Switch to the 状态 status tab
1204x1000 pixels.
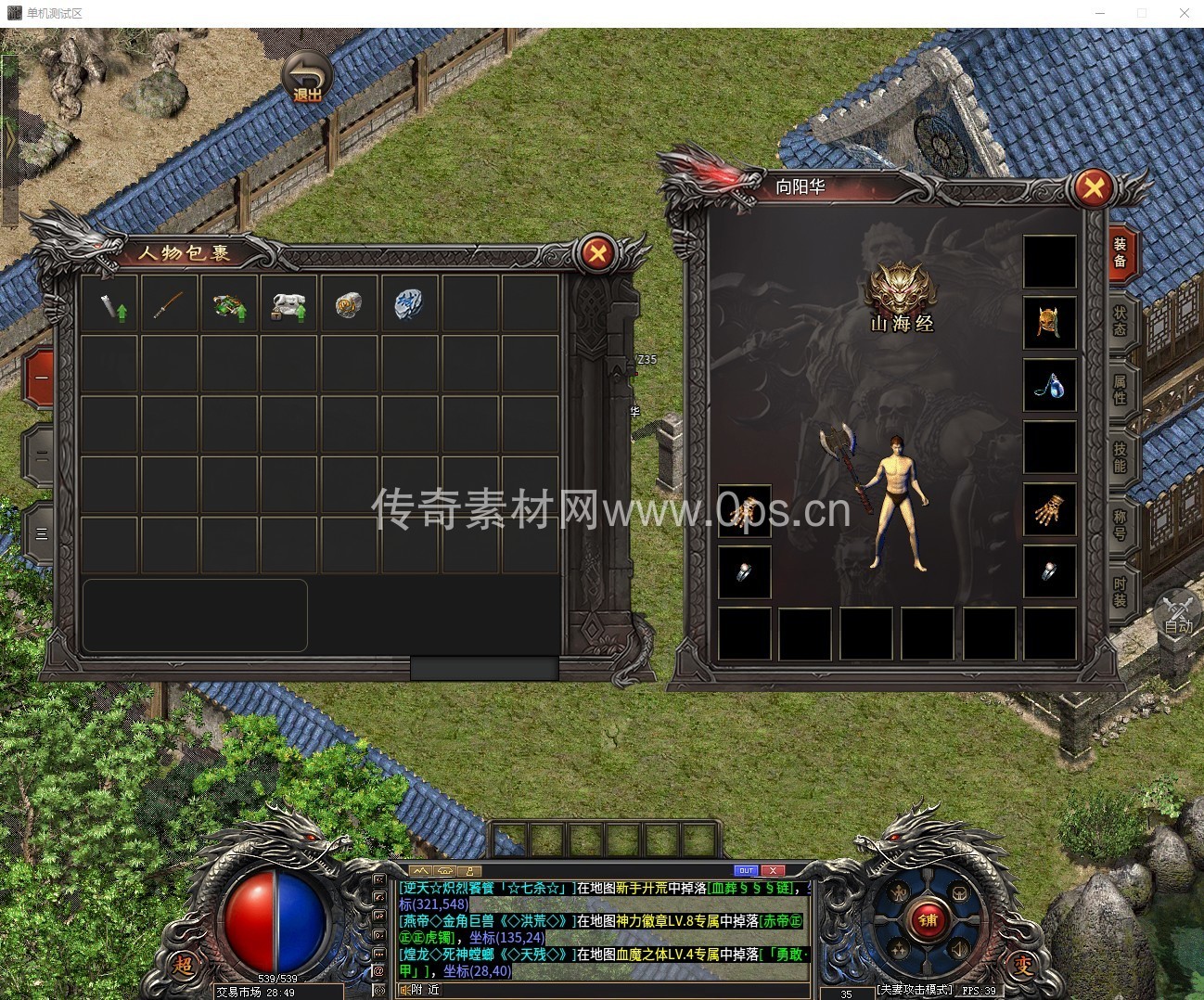pos(1121,321)
